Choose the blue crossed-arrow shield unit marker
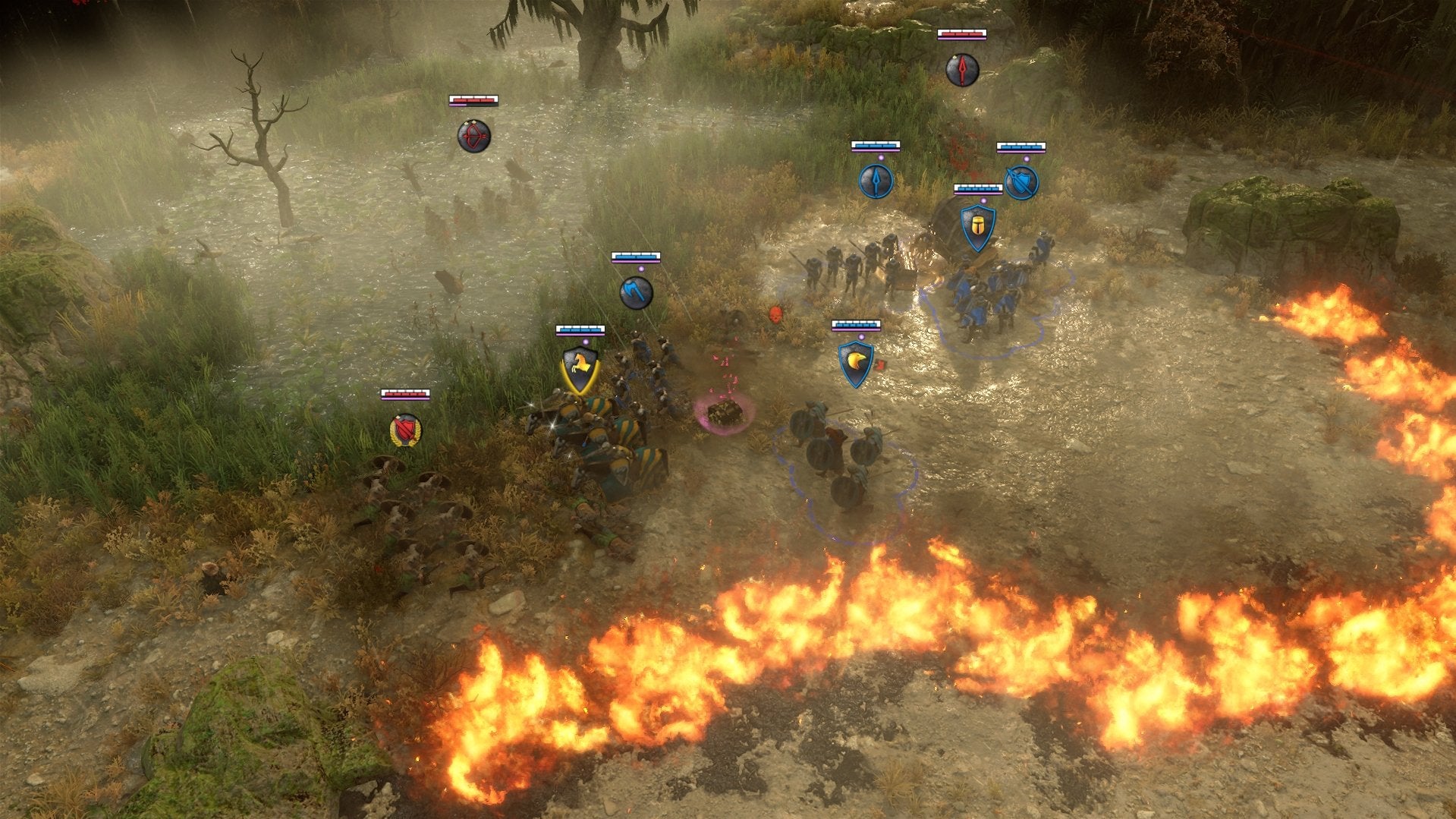The image size is (1456, 819). (1021, 183)
